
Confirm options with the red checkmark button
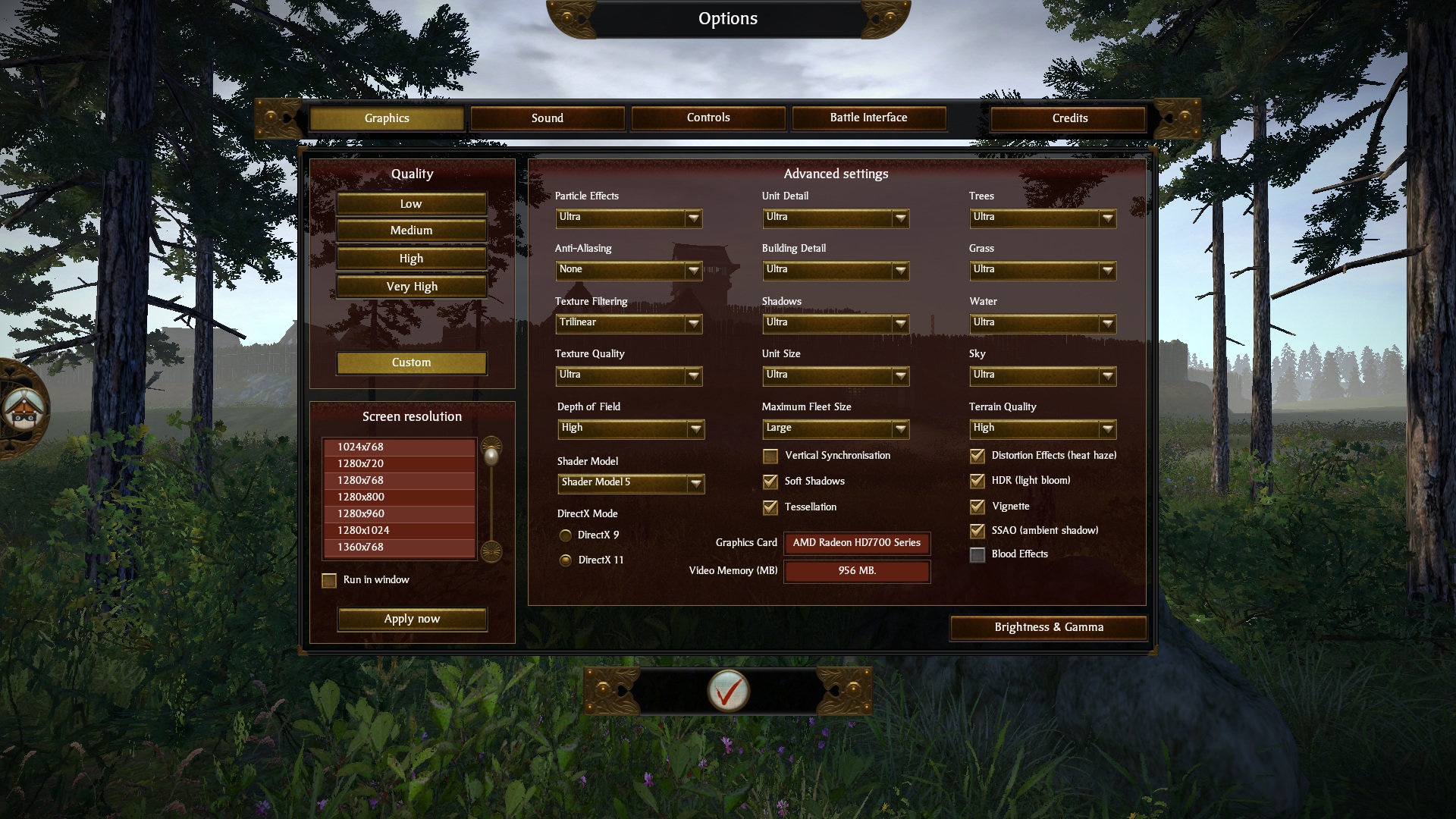[x=728, y=691]
